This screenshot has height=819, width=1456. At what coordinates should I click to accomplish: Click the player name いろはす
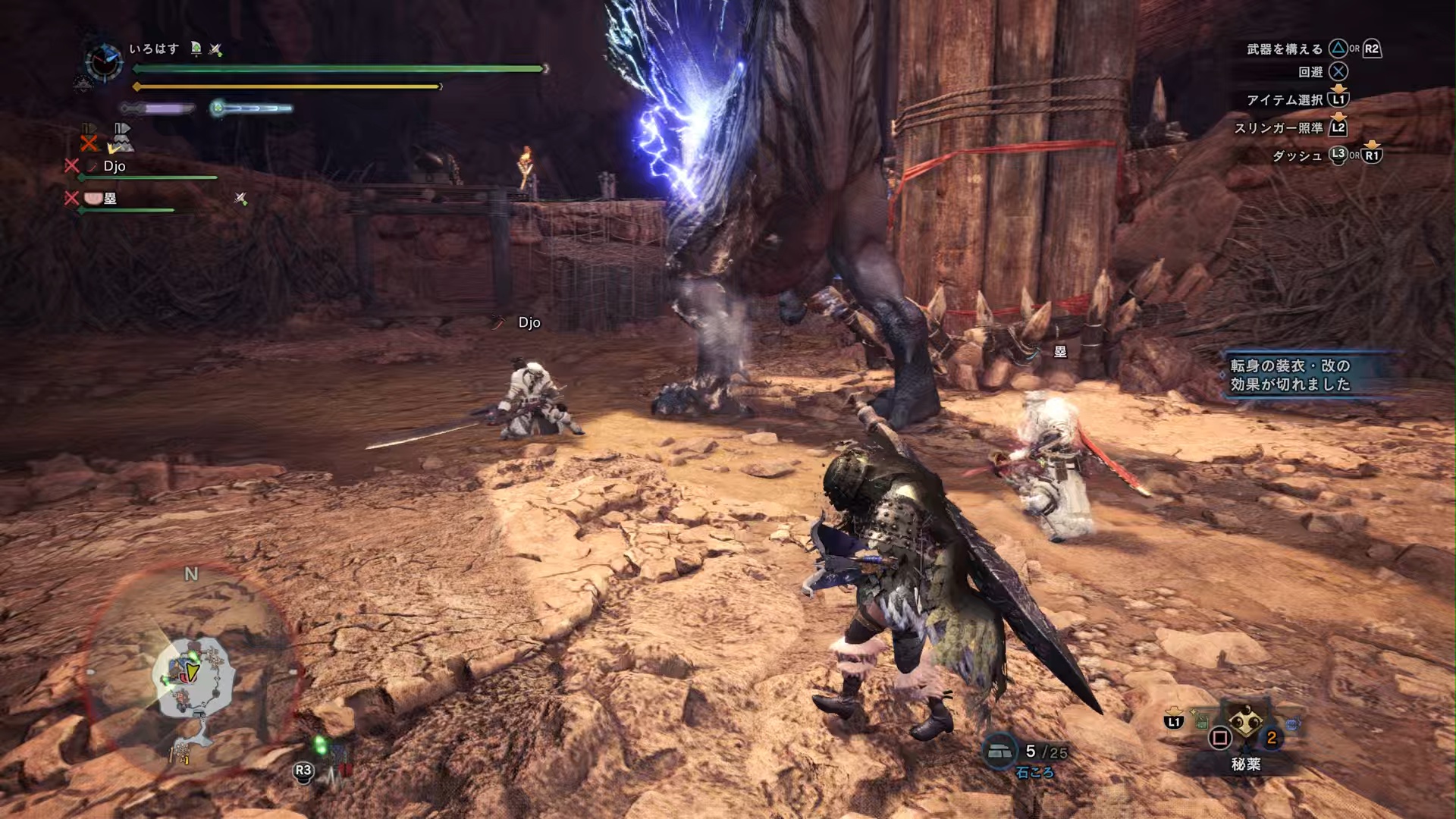(x=154, y=49)
